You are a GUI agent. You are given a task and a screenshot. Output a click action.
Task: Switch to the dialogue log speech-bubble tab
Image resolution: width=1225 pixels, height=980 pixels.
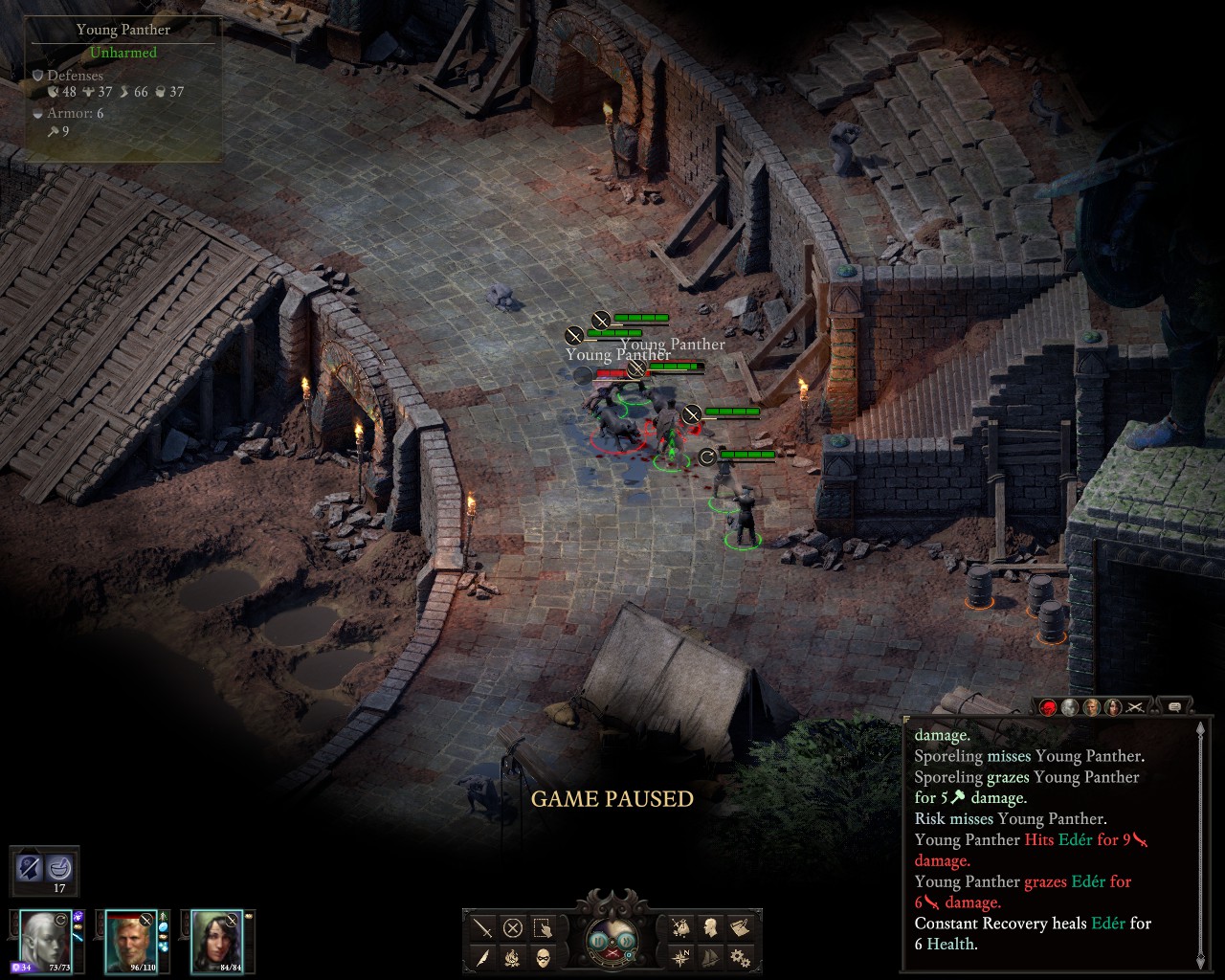coord(1174,707)
